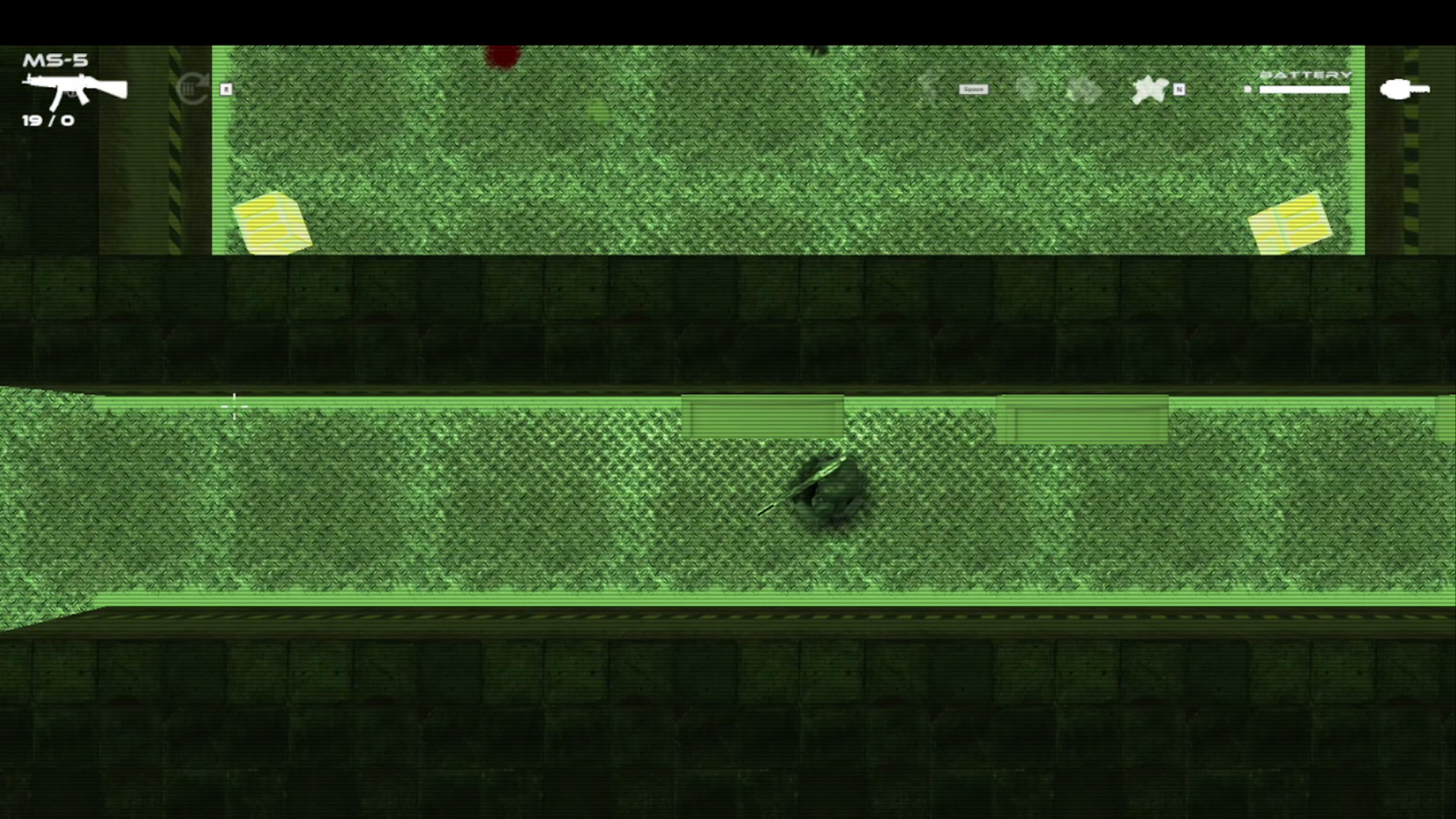Toggle the Space key prompt in the HUD
This screenshot has width=1456, height=819.
point(974,89)
